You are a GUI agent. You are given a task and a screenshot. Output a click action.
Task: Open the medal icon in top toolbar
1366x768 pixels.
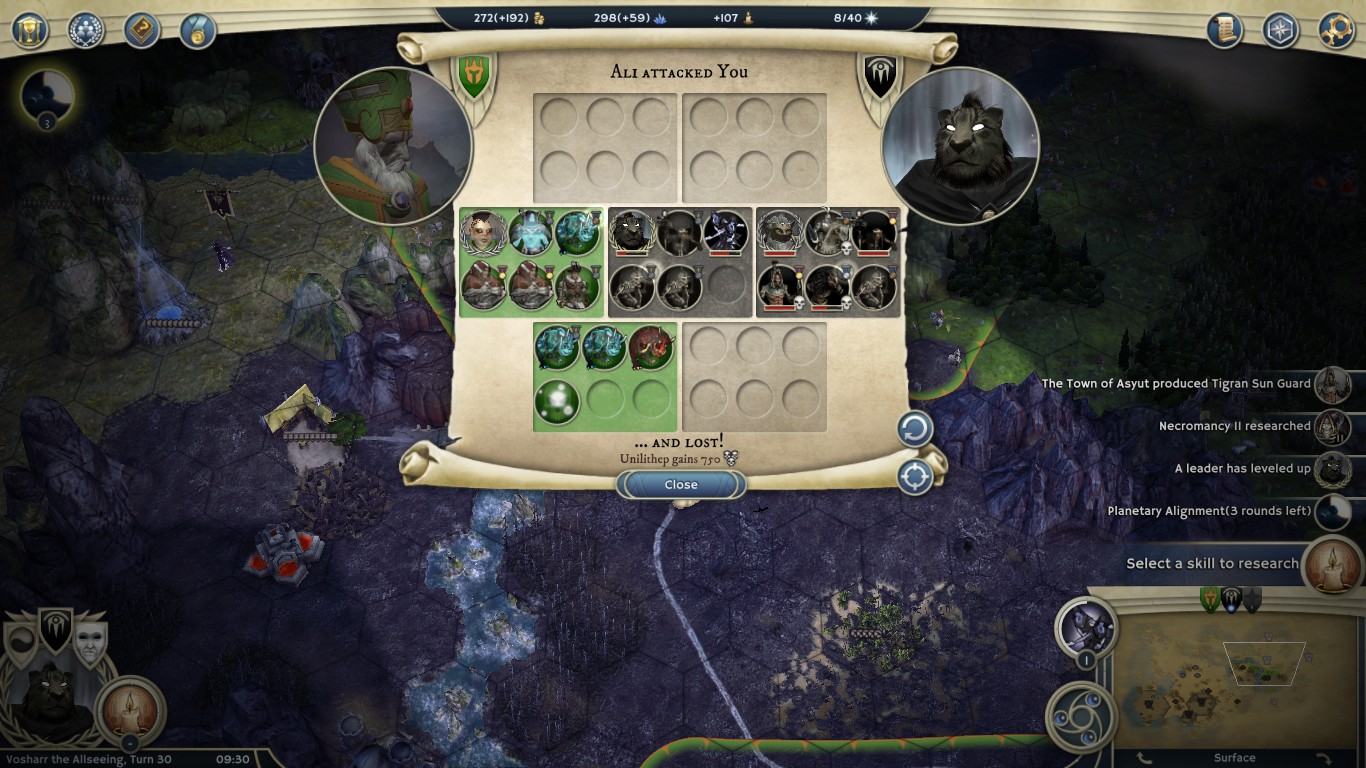coord(198,30)
